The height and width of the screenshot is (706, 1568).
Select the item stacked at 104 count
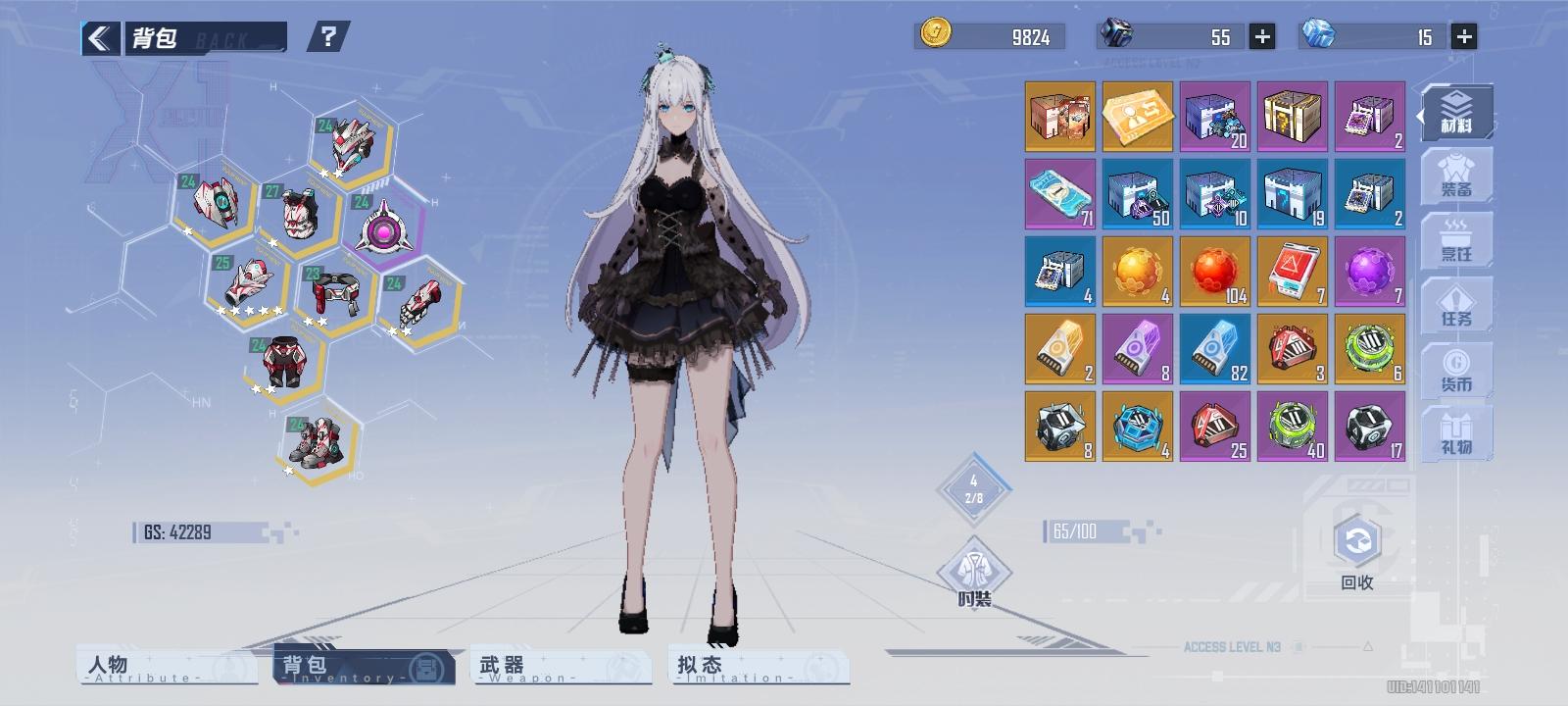click(1215, 271)
